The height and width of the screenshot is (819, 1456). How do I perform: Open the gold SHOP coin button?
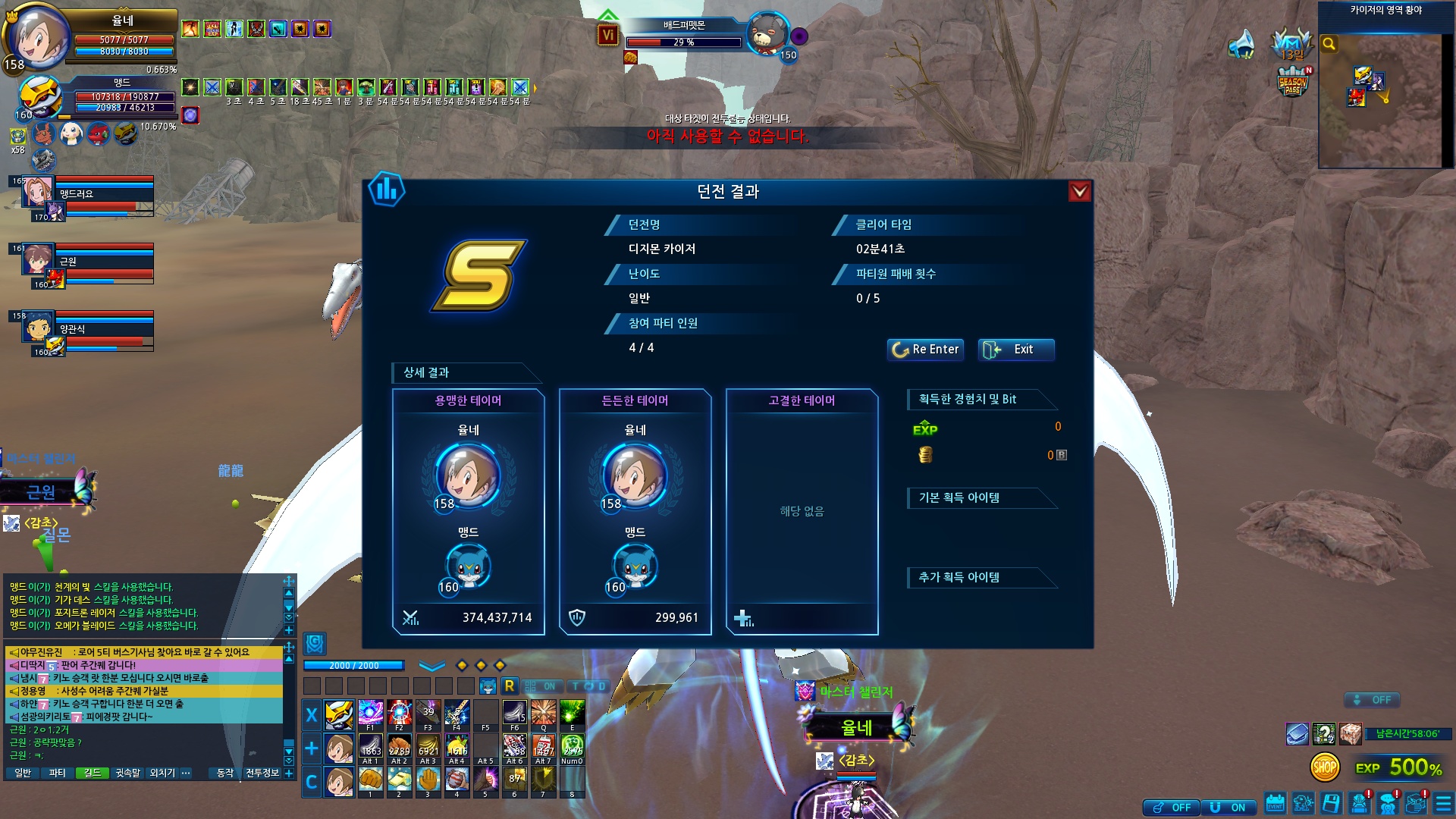tap(1325, 767)
